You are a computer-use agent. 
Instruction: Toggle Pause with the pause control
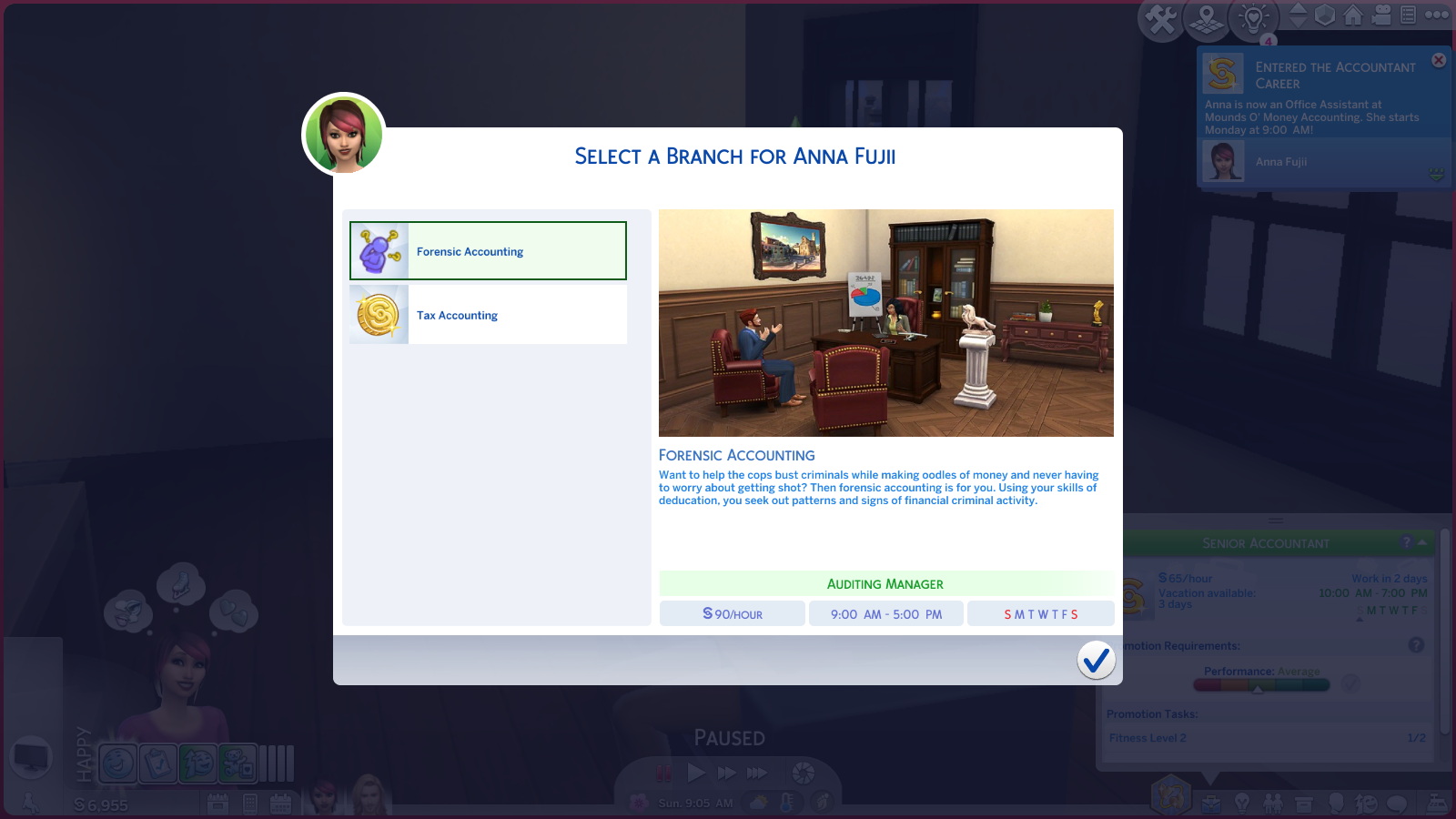click(x=662, y=773)
